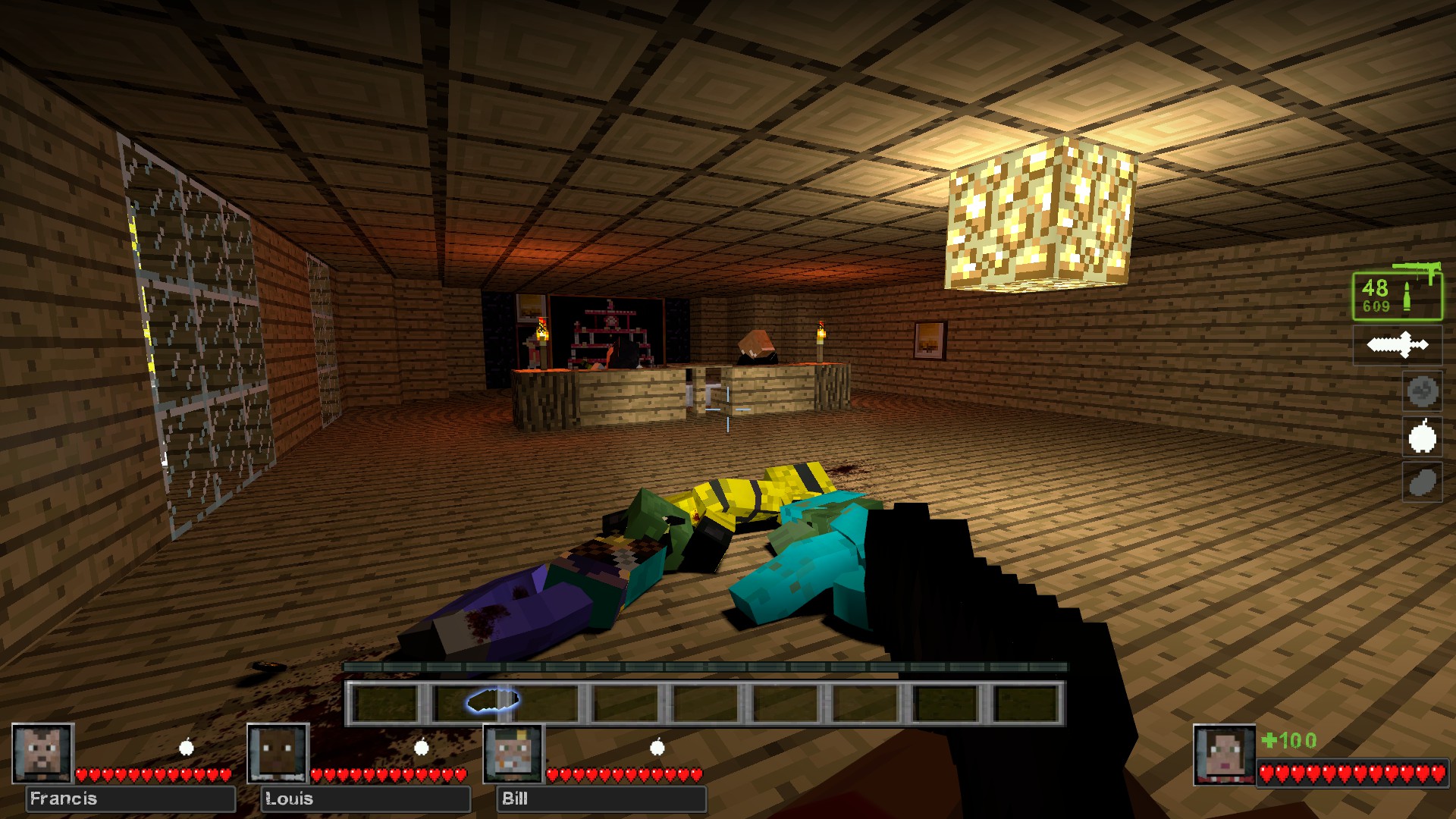Switch to the pixel sword melee slot
Viewport: 1456px width, 819px height.
pyautogui.click(x=1398, y=345)
